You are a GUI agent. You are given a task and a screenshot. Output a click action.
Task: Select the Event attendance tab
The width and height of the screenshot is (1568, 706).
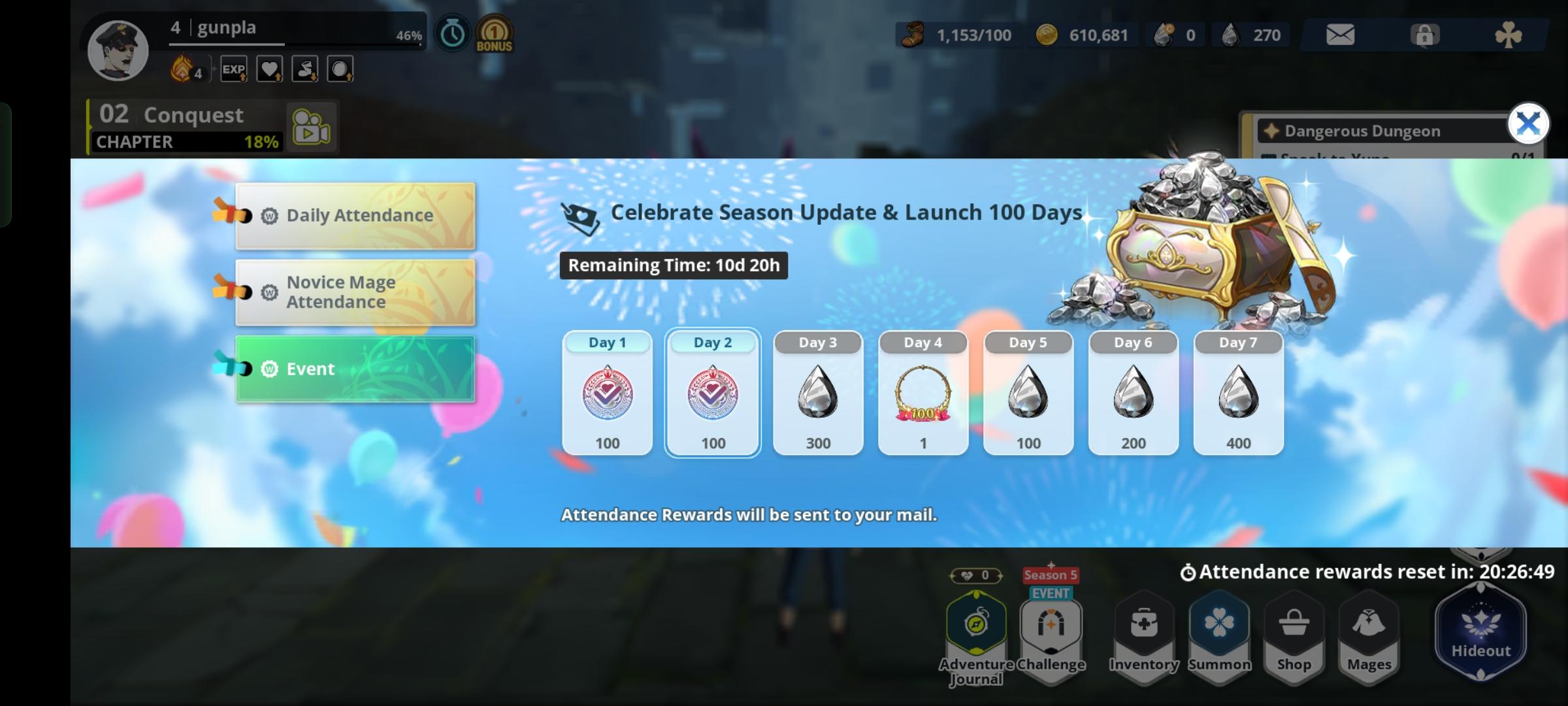[355, 368]
